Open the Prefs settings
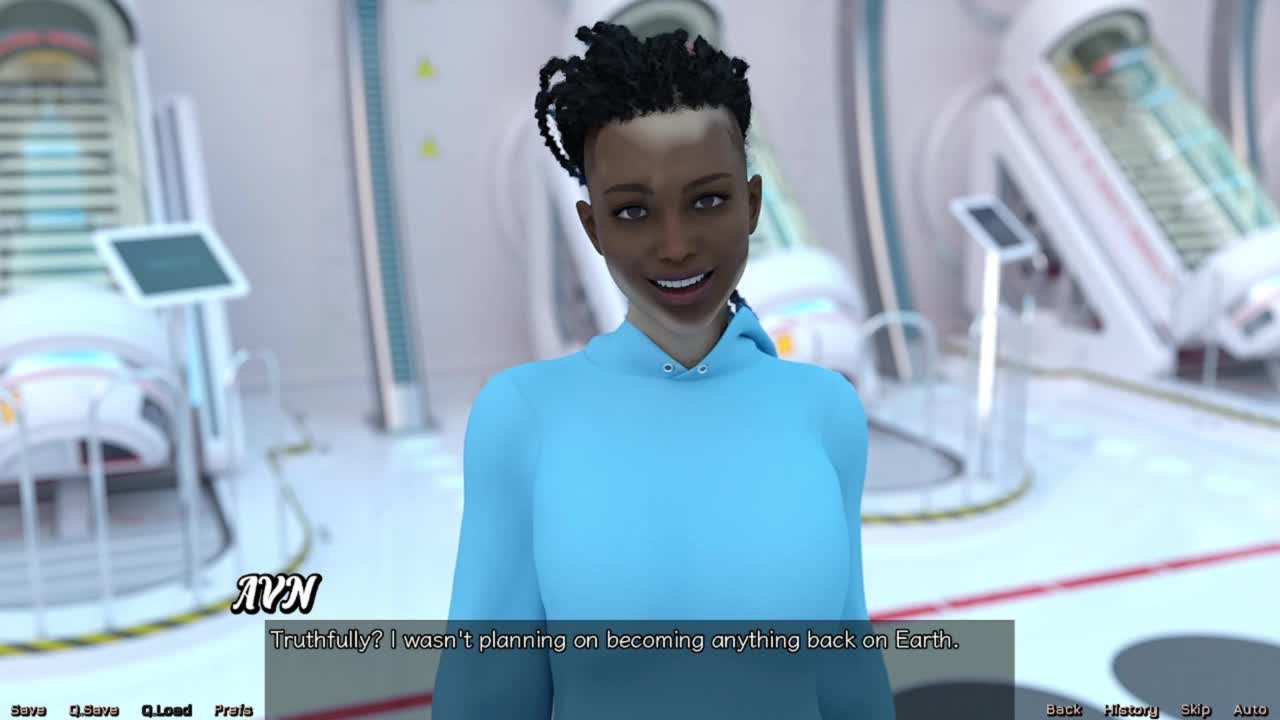This screenshot has height=720, width=1280. (x=233, y=710)
